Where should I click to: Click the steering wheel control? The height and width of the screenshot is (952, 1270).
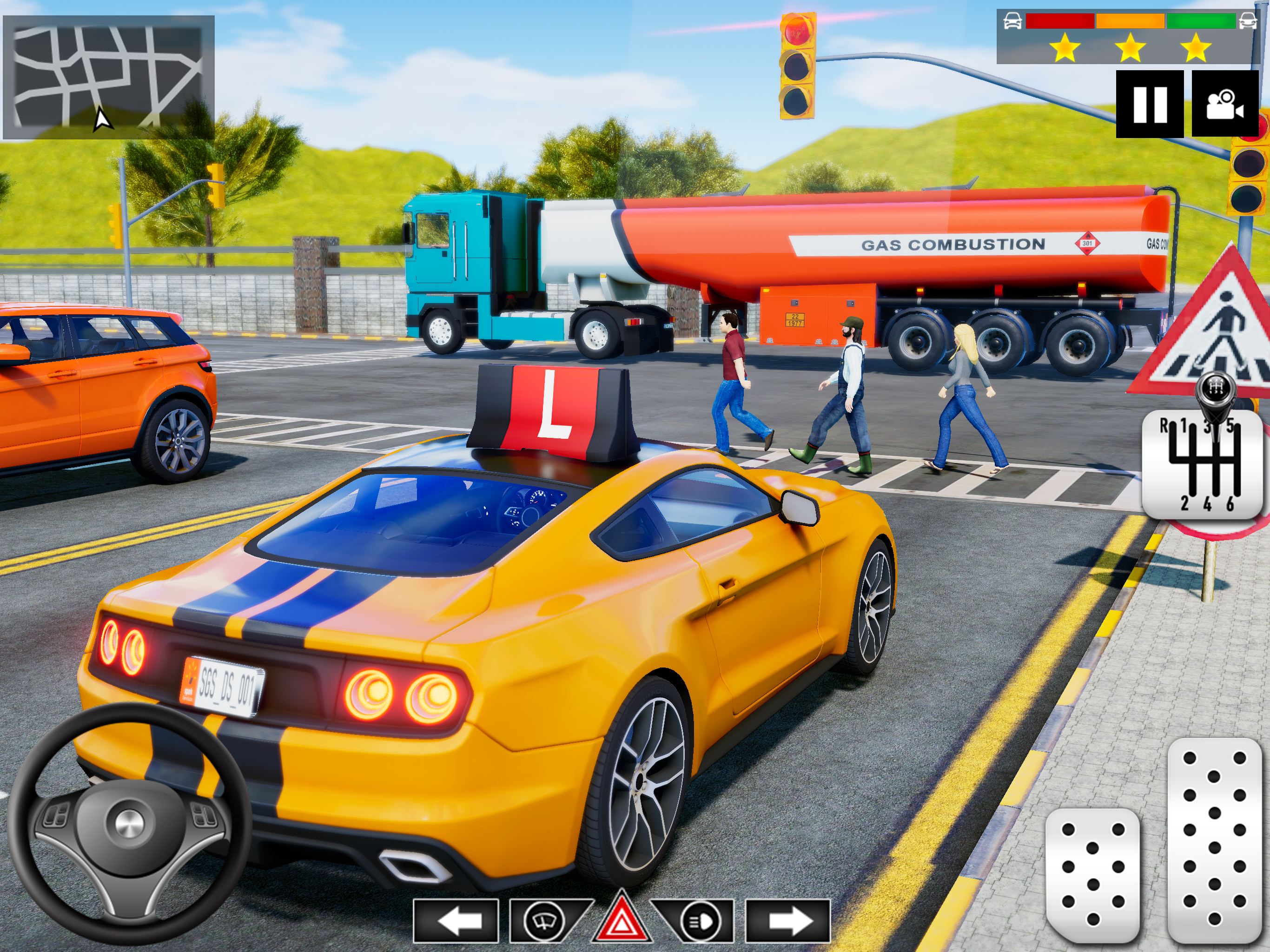tap(130, 823)
